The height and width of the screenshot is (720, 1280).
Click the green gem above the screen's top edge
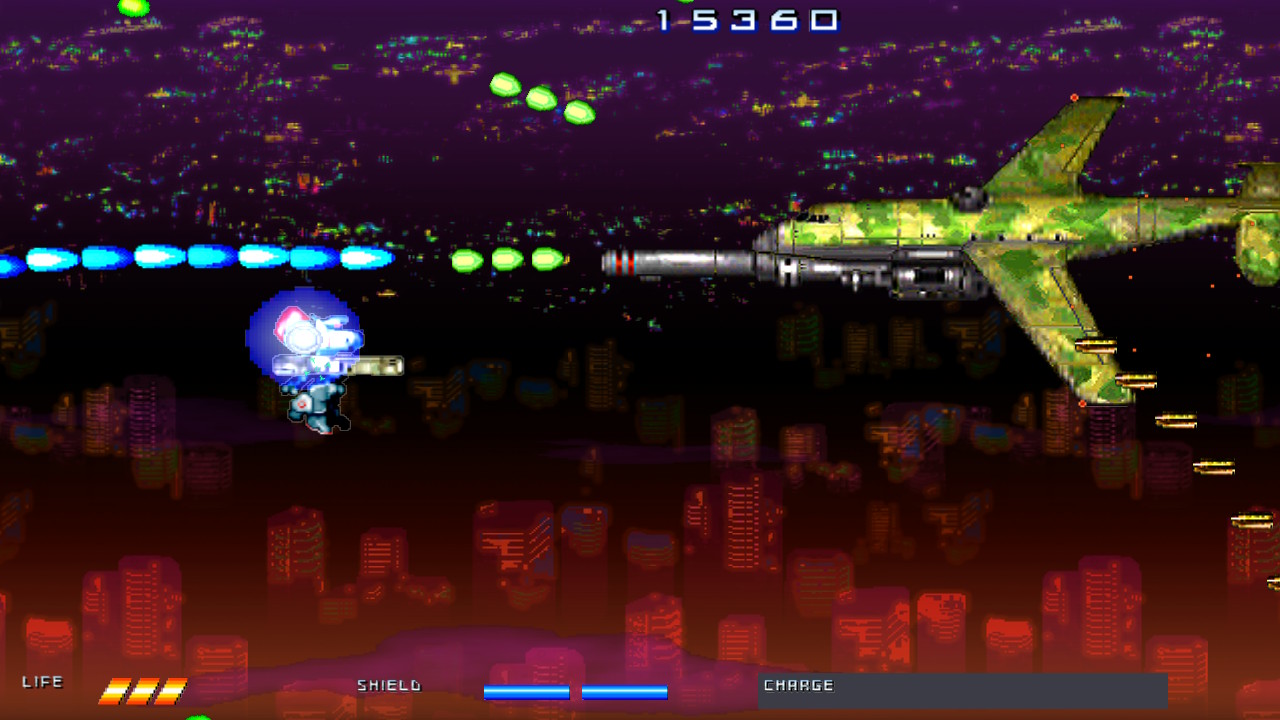click(135, 8)
